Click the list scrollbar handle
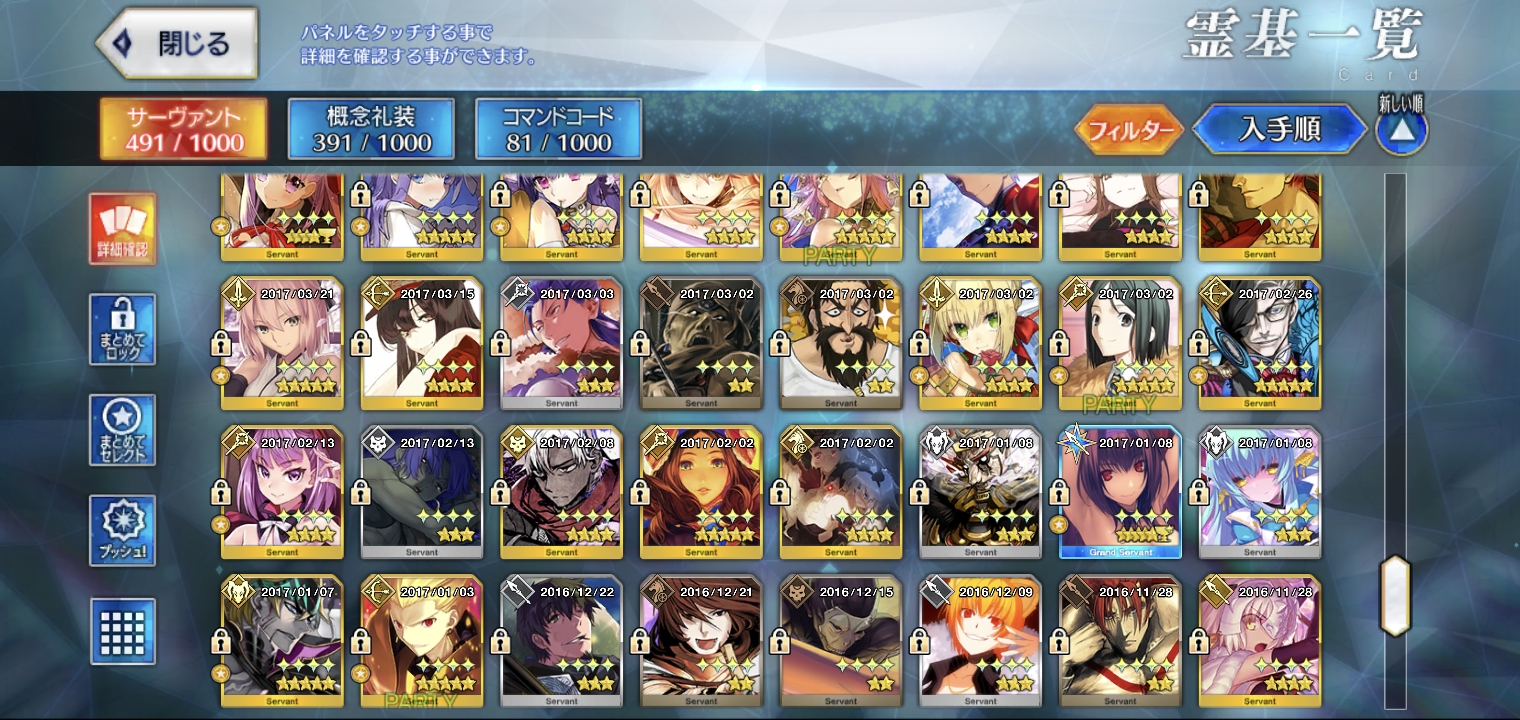The height and width of the screenshot is (720, 1520). pos(1395,596)
